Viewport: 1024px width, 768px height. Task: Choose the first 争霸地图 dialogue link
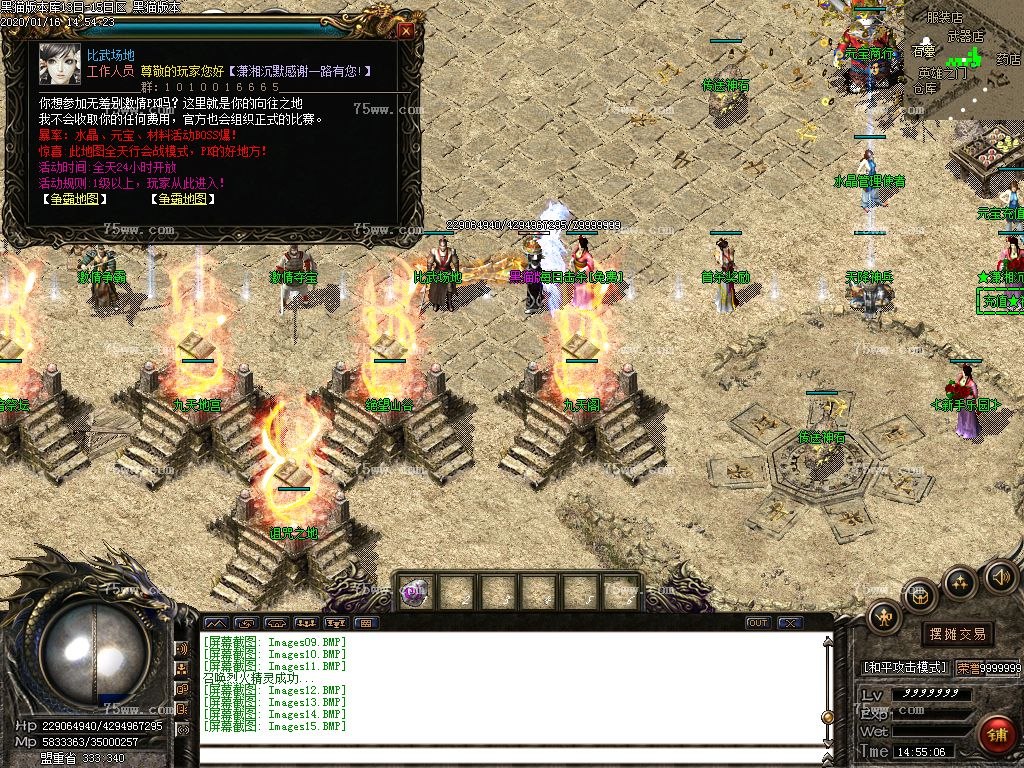coord(74,199)
